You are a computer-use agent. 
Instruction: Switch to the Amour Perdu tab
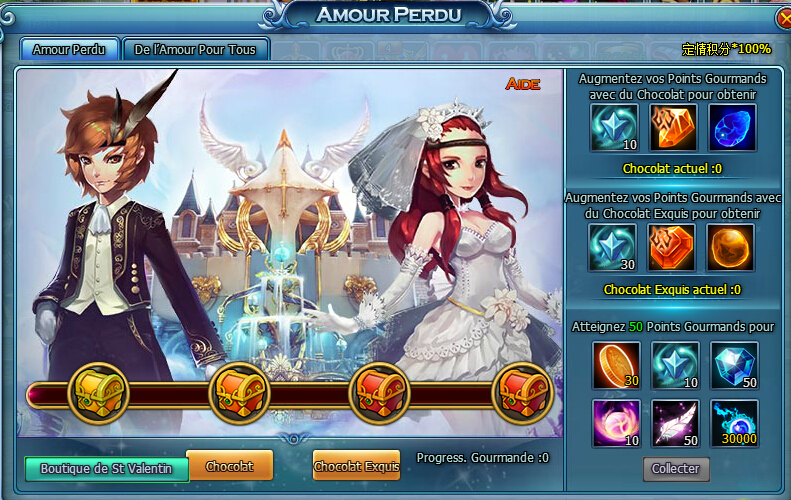click(x=69, y=49)
